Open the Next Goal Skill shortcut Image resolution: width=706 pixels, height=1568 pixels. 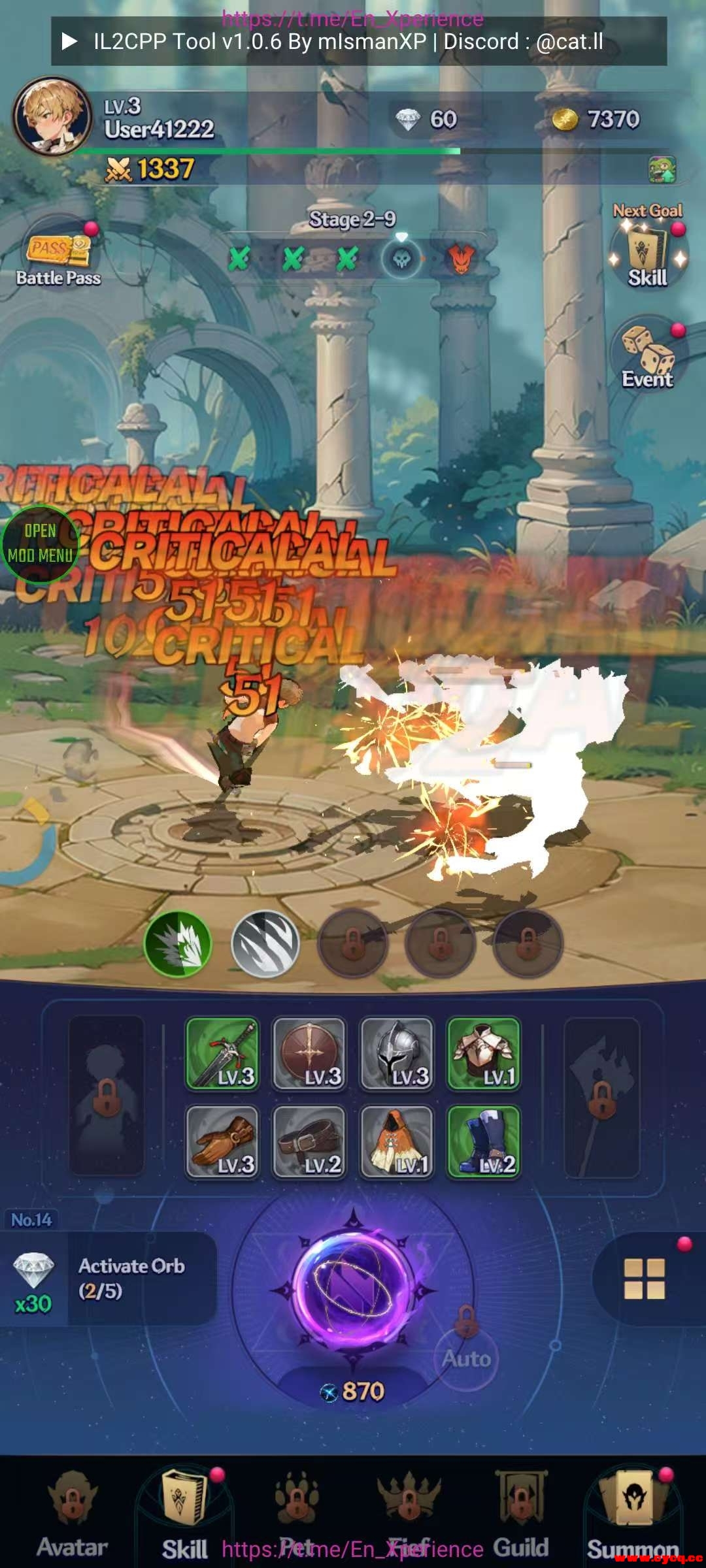tap(647, 252)
